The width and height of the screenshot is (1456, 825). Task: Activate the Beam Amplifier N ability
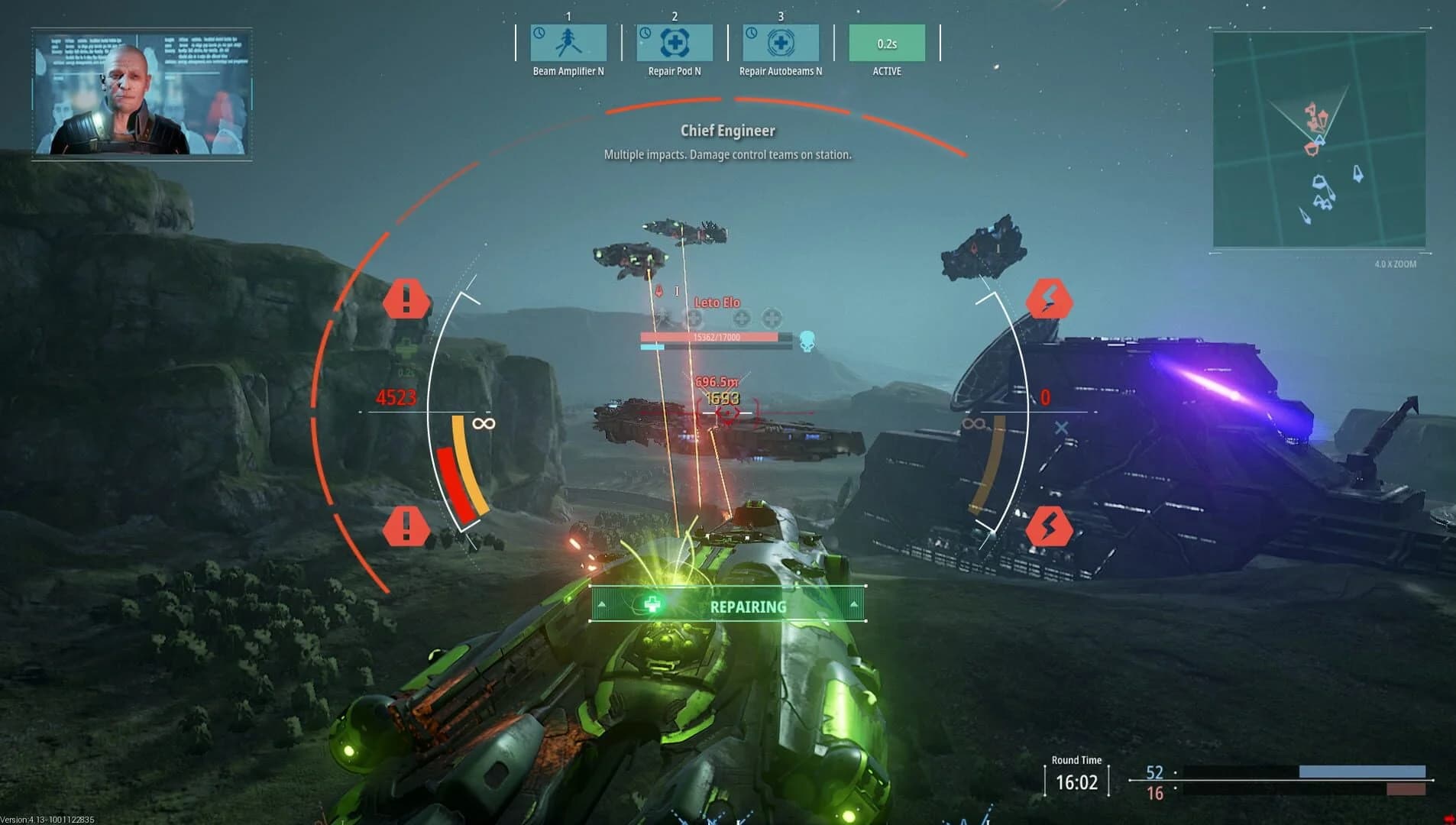(569, 44)
